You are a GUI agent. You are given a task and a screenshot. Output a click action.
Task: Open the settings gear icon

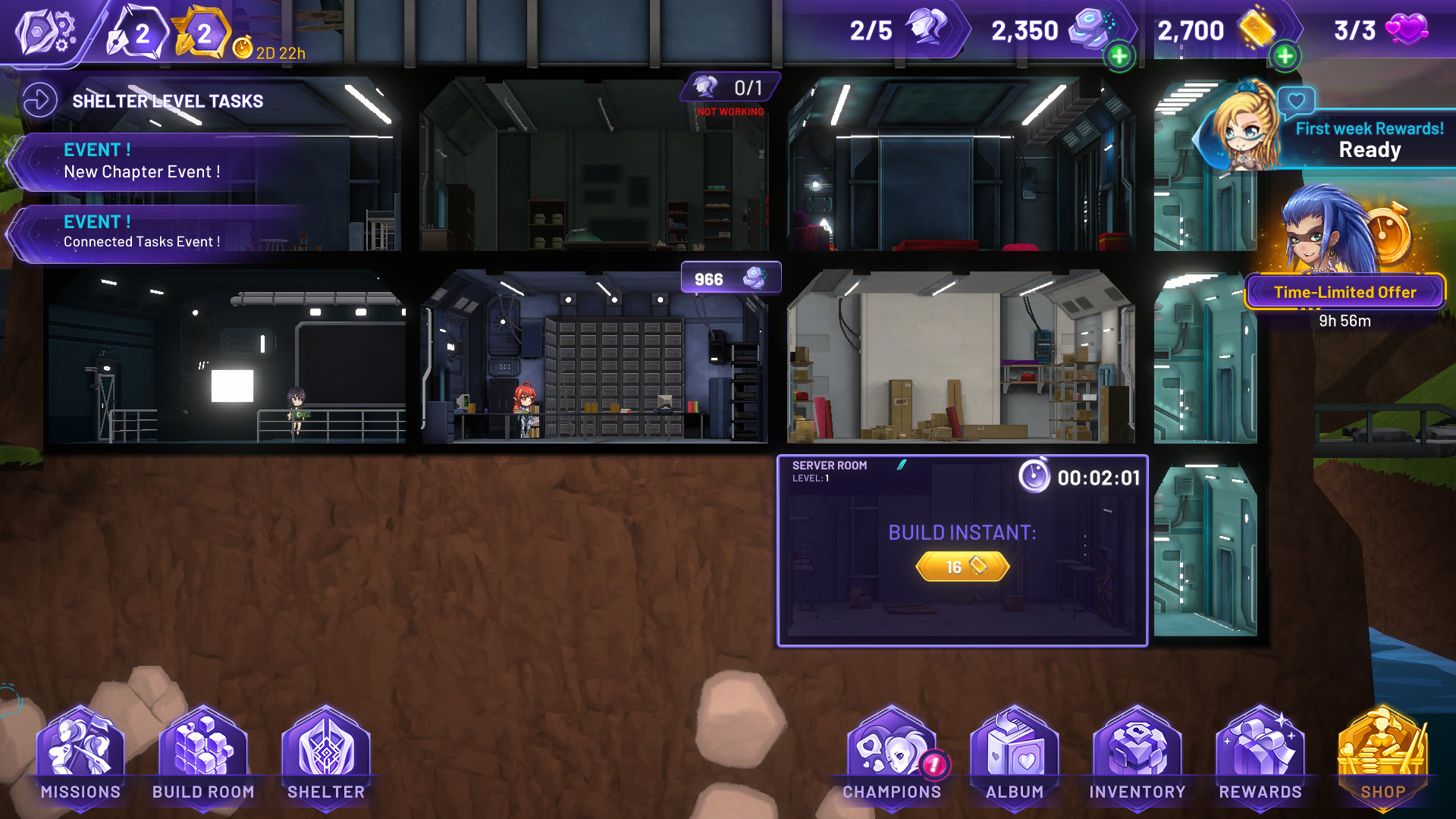tap(45, 32)
